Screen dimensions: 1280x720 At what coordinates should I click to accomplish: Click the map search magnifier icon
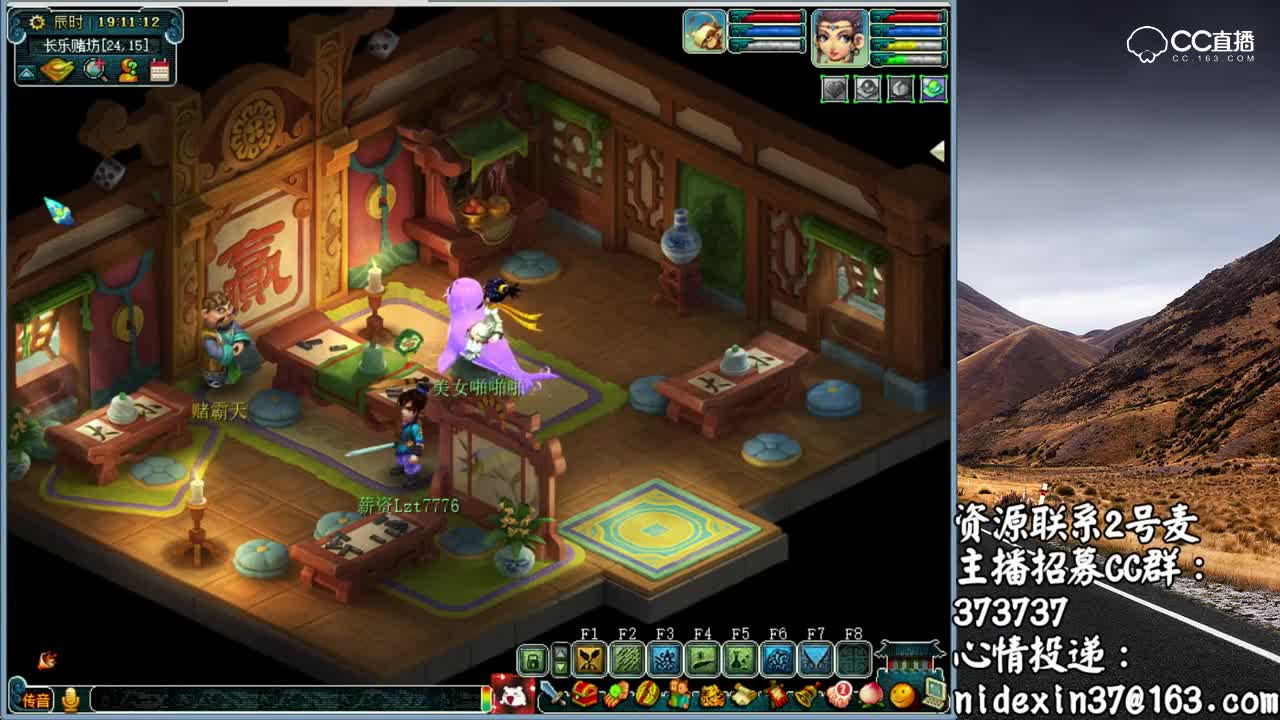point(93,70)
